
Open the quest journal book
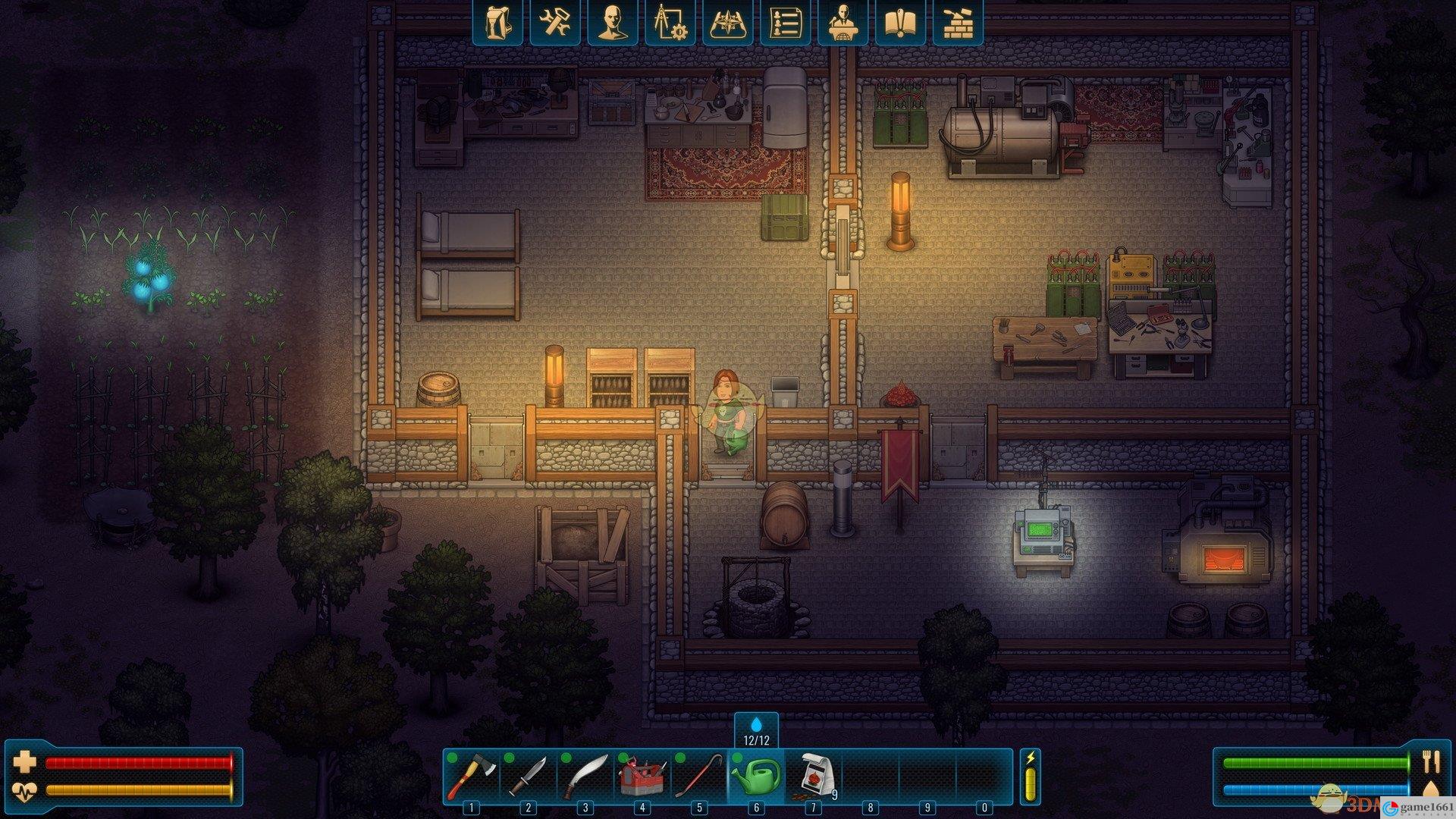click(900, 22)
